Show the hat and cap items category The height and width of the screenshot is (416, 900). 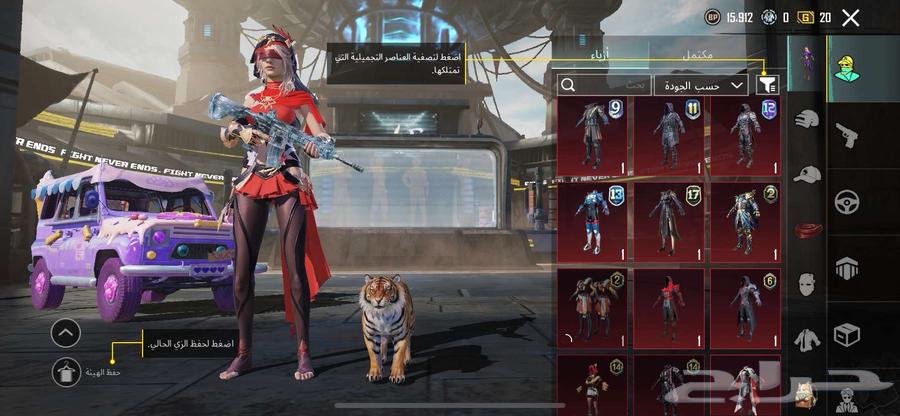click(x=807, y=174)
